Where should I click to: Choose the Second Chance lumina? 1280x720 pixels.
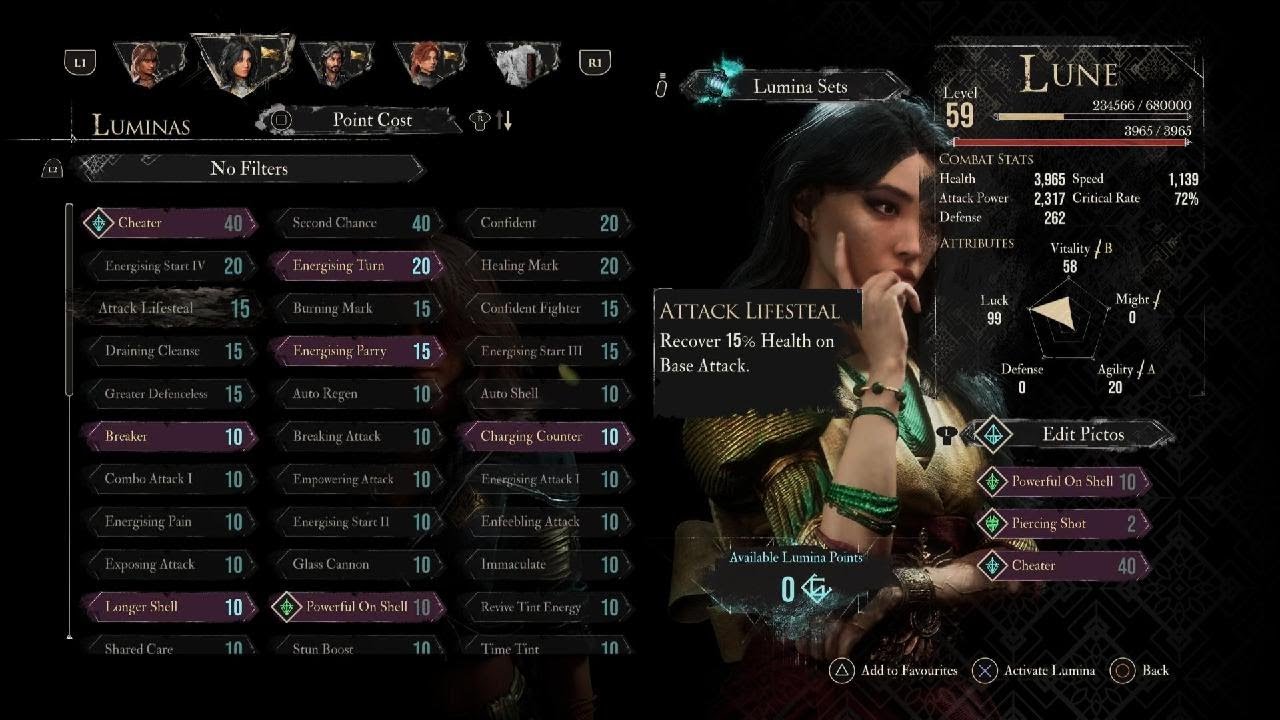pos(355,223)
